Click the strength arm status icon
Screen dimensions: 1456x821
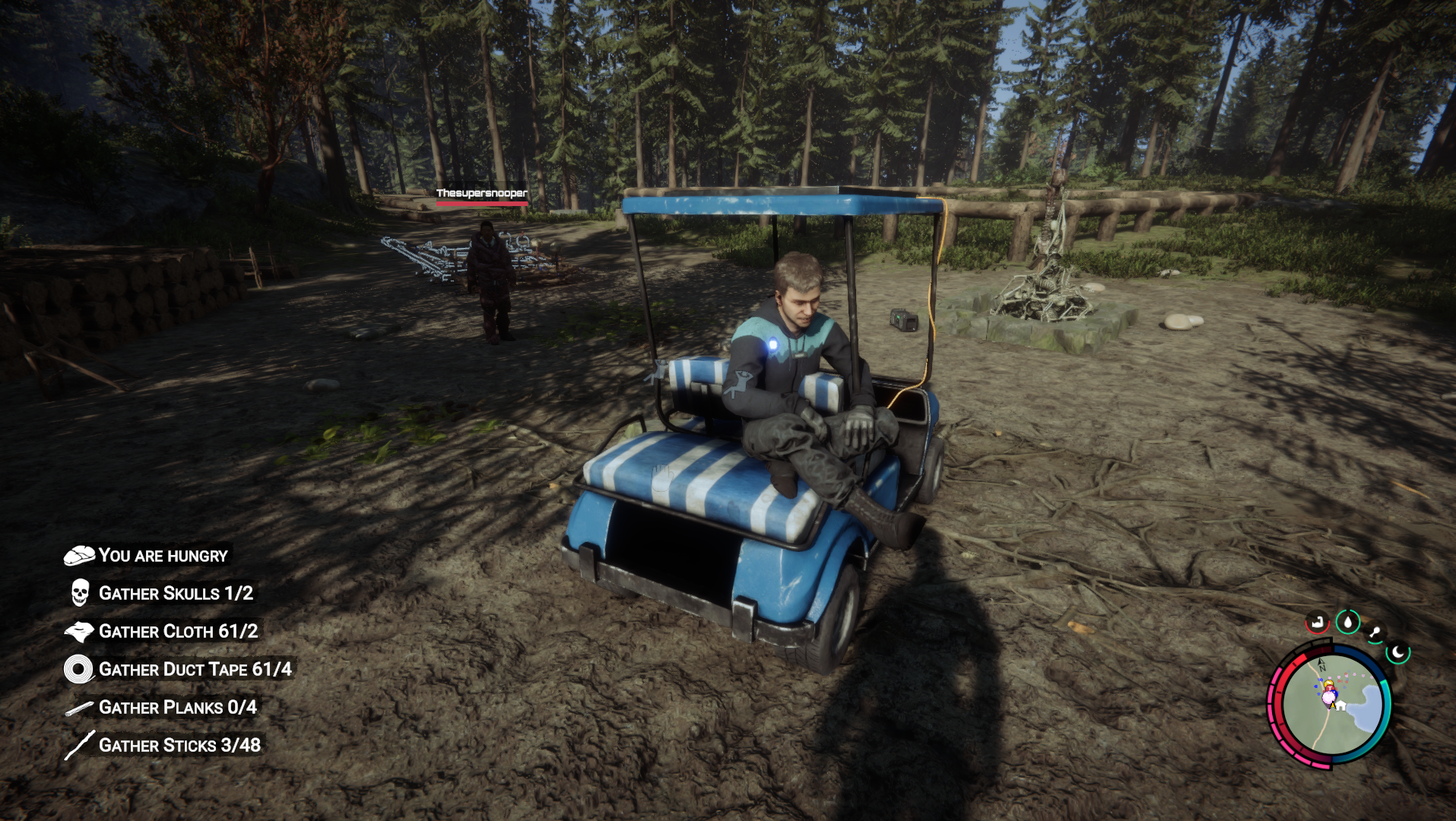click(x=1317, y=623)
